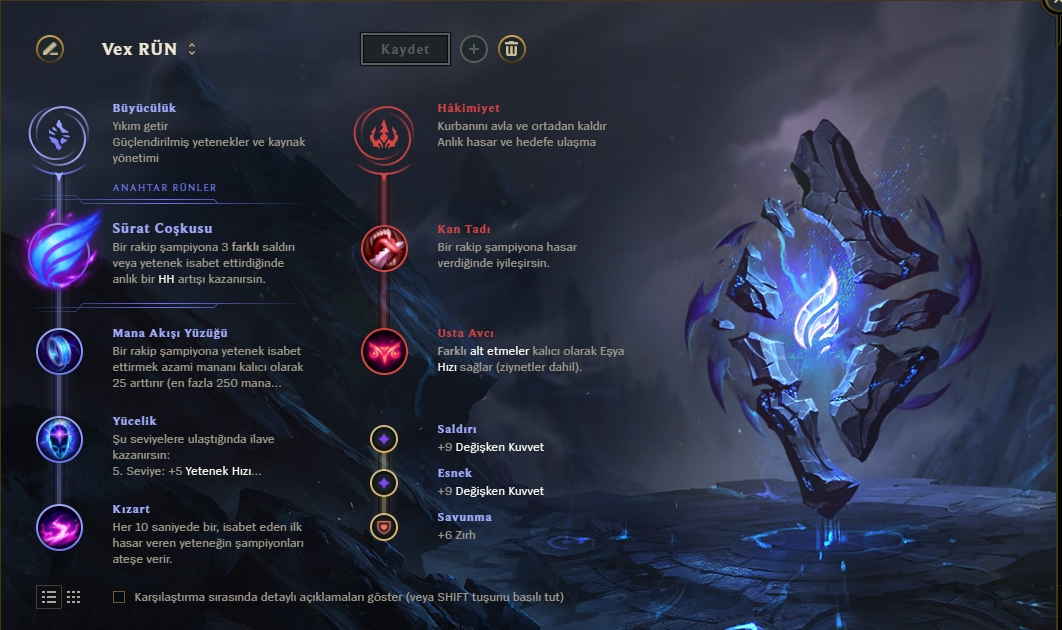
Task: Select the Kızart rune icon
Action: point(60,526)
